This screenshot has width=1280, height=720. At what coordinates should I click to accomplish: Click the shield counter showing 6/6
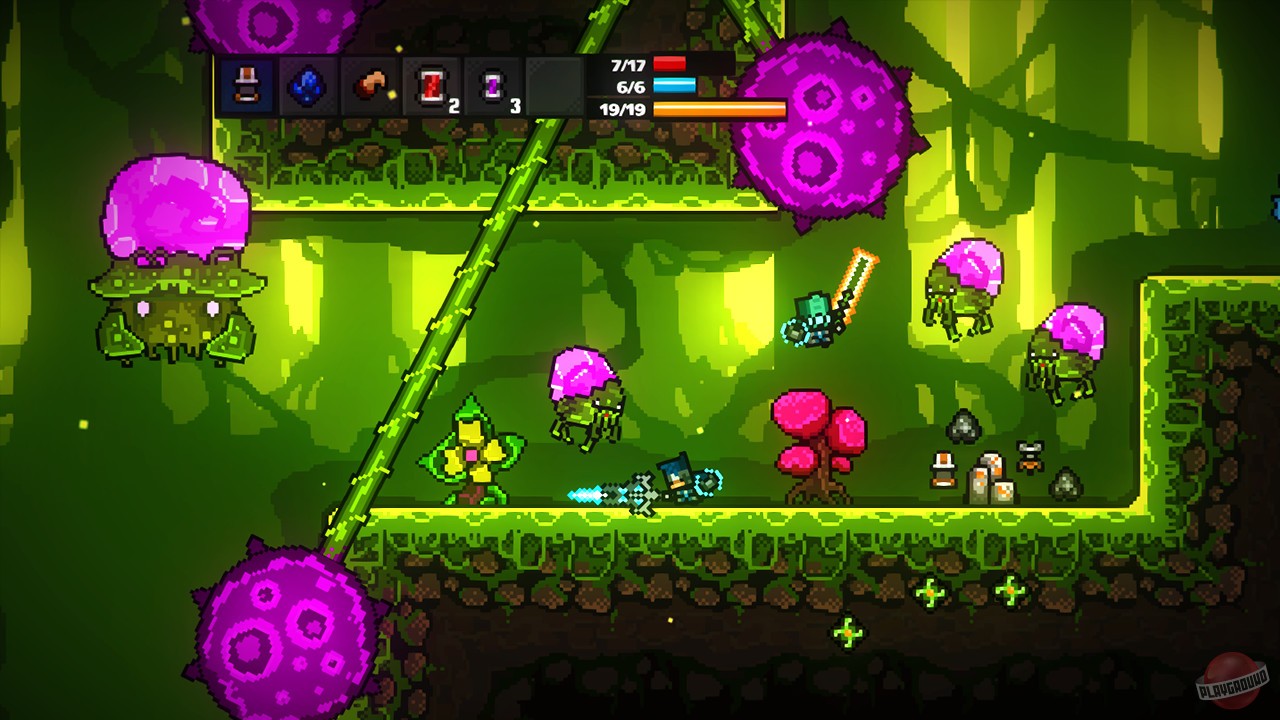pos(630,88)
